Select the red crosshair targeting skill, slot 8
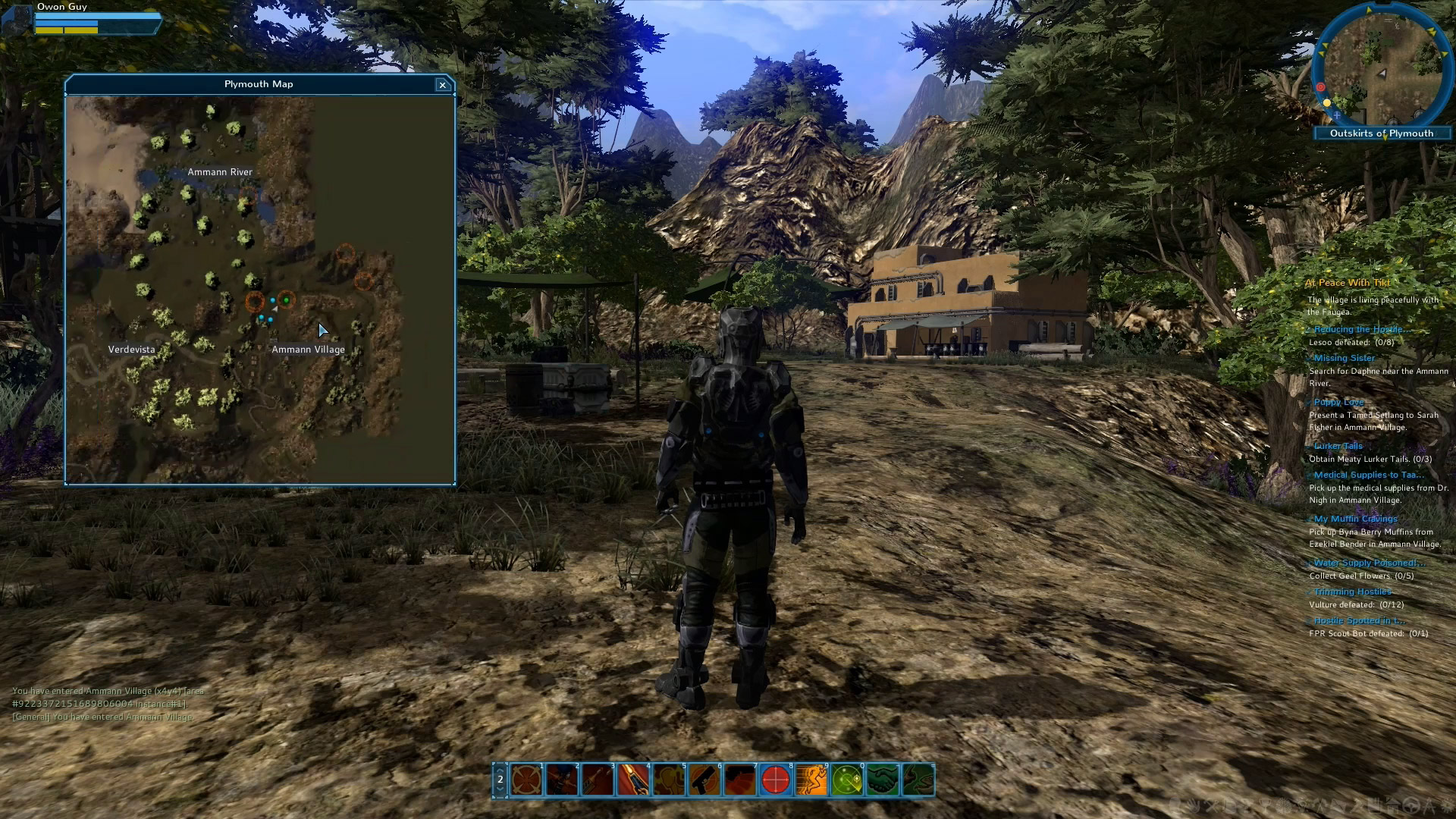The image size is (1456, 819). 776,780
